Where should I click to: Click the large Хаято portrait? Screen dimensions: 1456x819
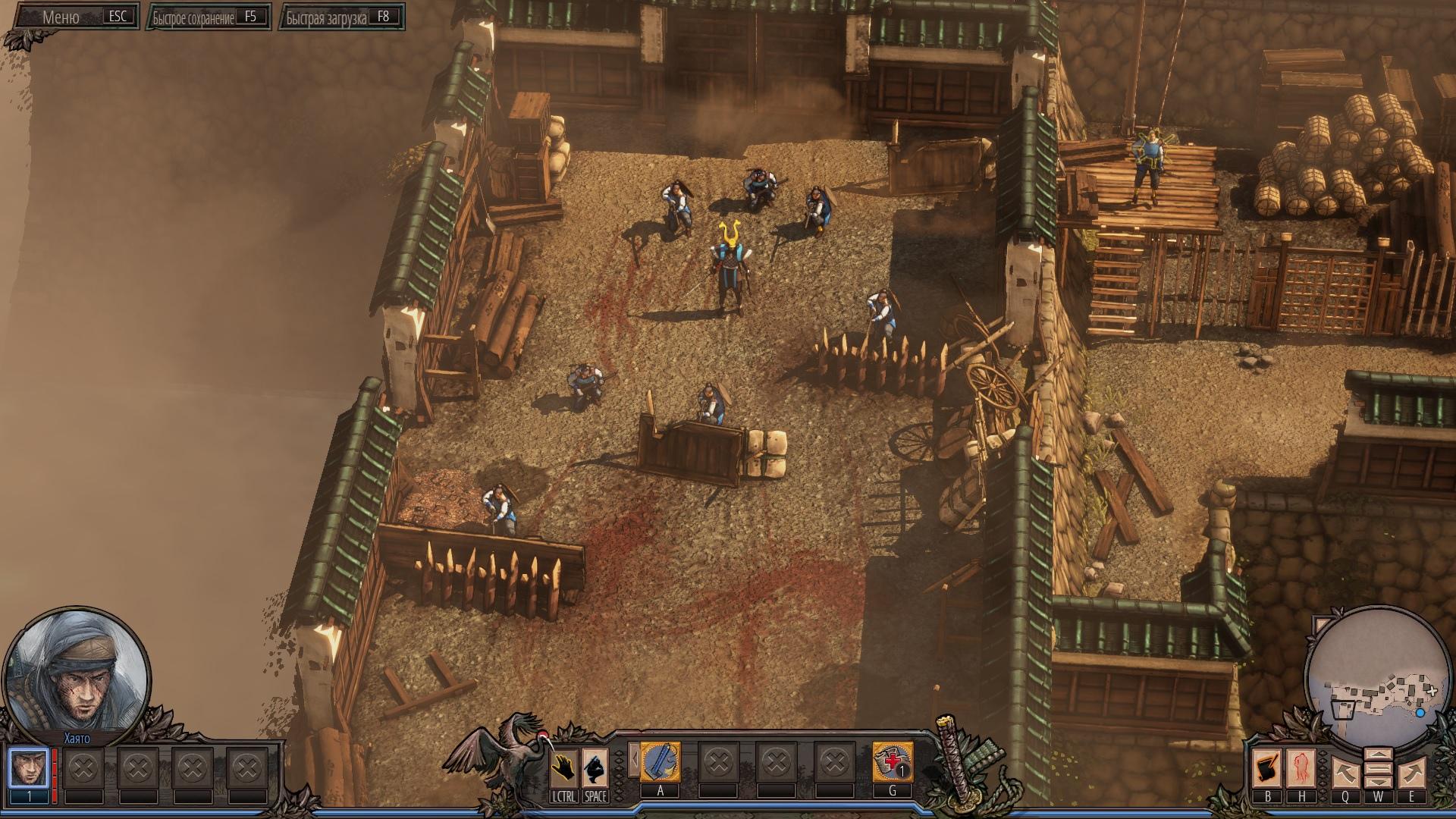coord(76,673)
